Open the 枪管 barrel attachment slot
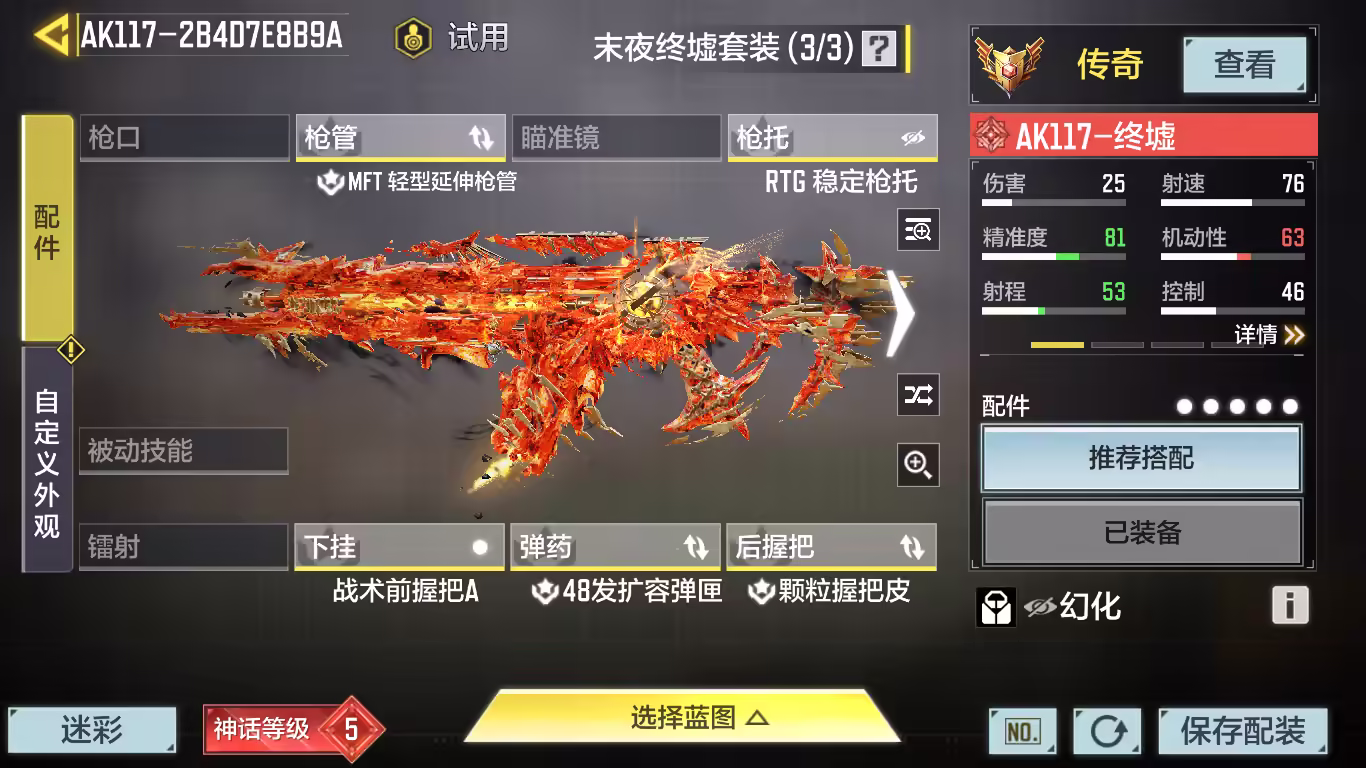This screenshot has height=768, width=1366. (x=399, y=138)
